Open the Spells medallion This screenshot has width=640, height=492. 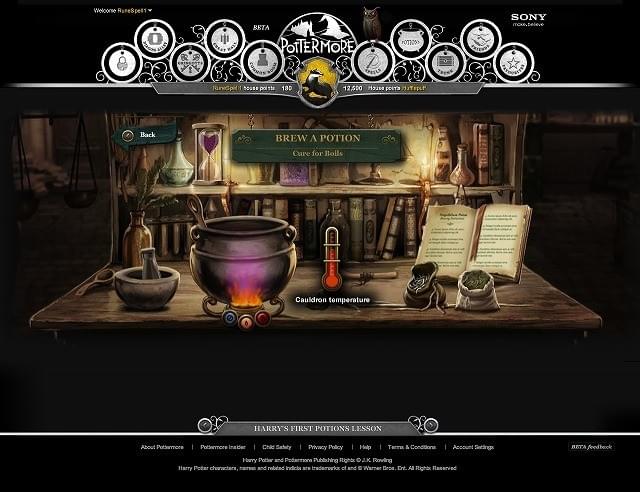click(373, 62)
